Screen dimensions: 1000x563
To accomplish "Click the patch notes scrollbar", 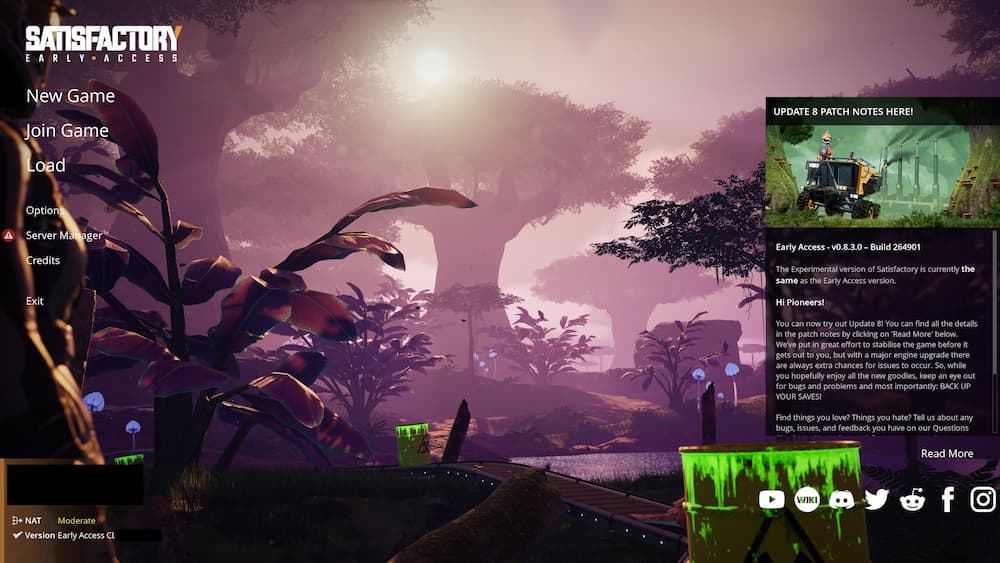I will [x=994, y=300].
